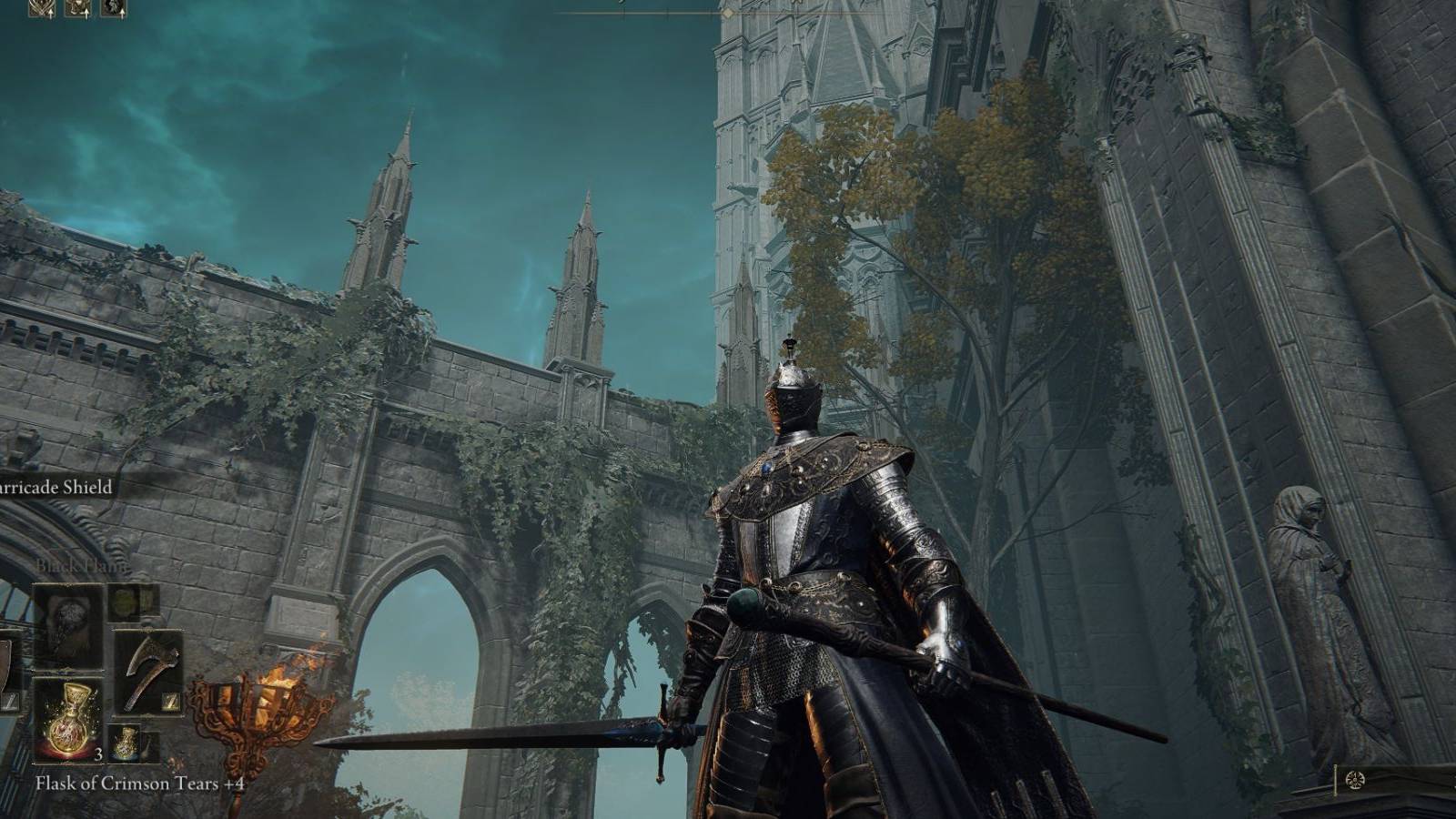Click the leftmost upgrade item icon top-left
This screenshot has height=819, width=1456.
pyautogui.click(x=40, y=9)
